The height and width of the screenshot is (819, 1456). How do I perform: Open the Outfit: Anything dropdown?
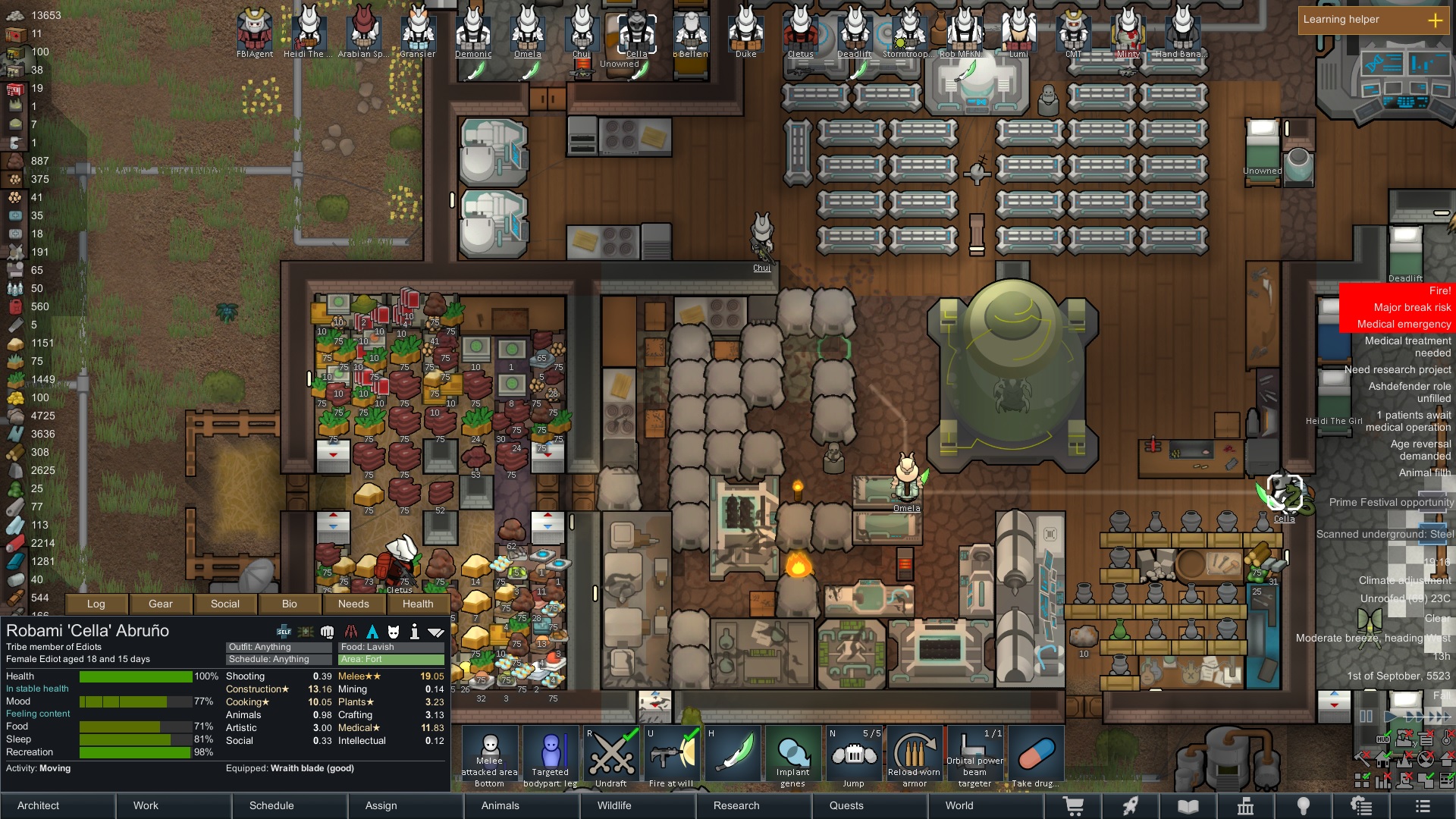click(277, 647)
